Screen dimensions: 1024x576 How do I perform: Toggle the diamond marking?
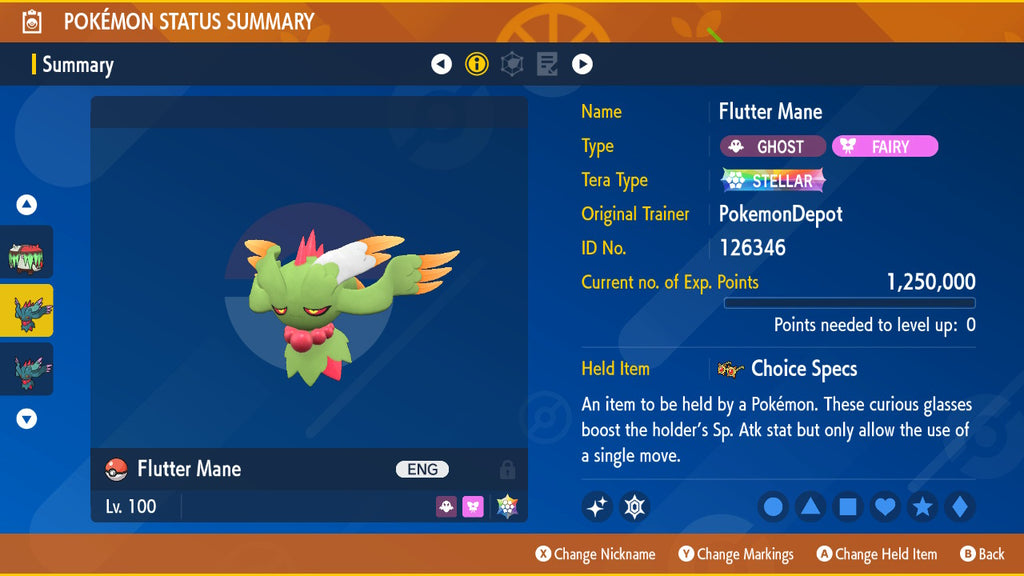959,507
